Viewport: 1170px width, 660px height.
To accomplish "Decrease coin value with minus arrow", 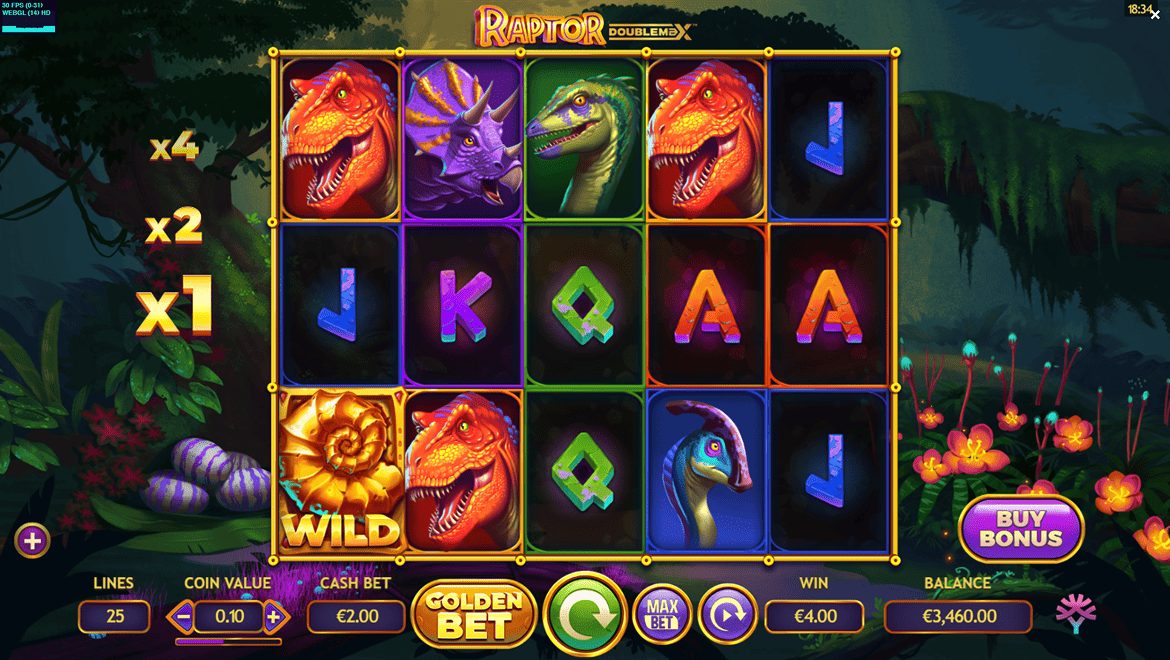I will [183, 617].
